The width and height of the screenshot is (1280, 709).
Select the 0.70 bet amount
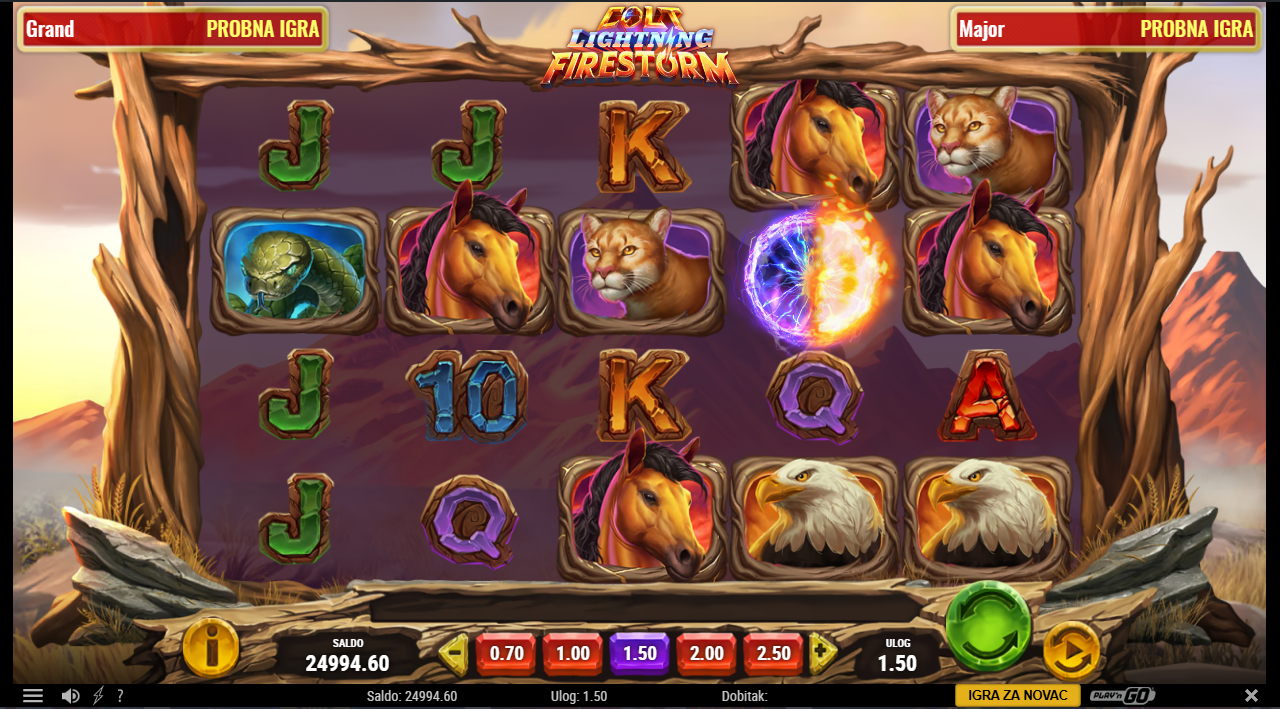[x=506, y=654]
